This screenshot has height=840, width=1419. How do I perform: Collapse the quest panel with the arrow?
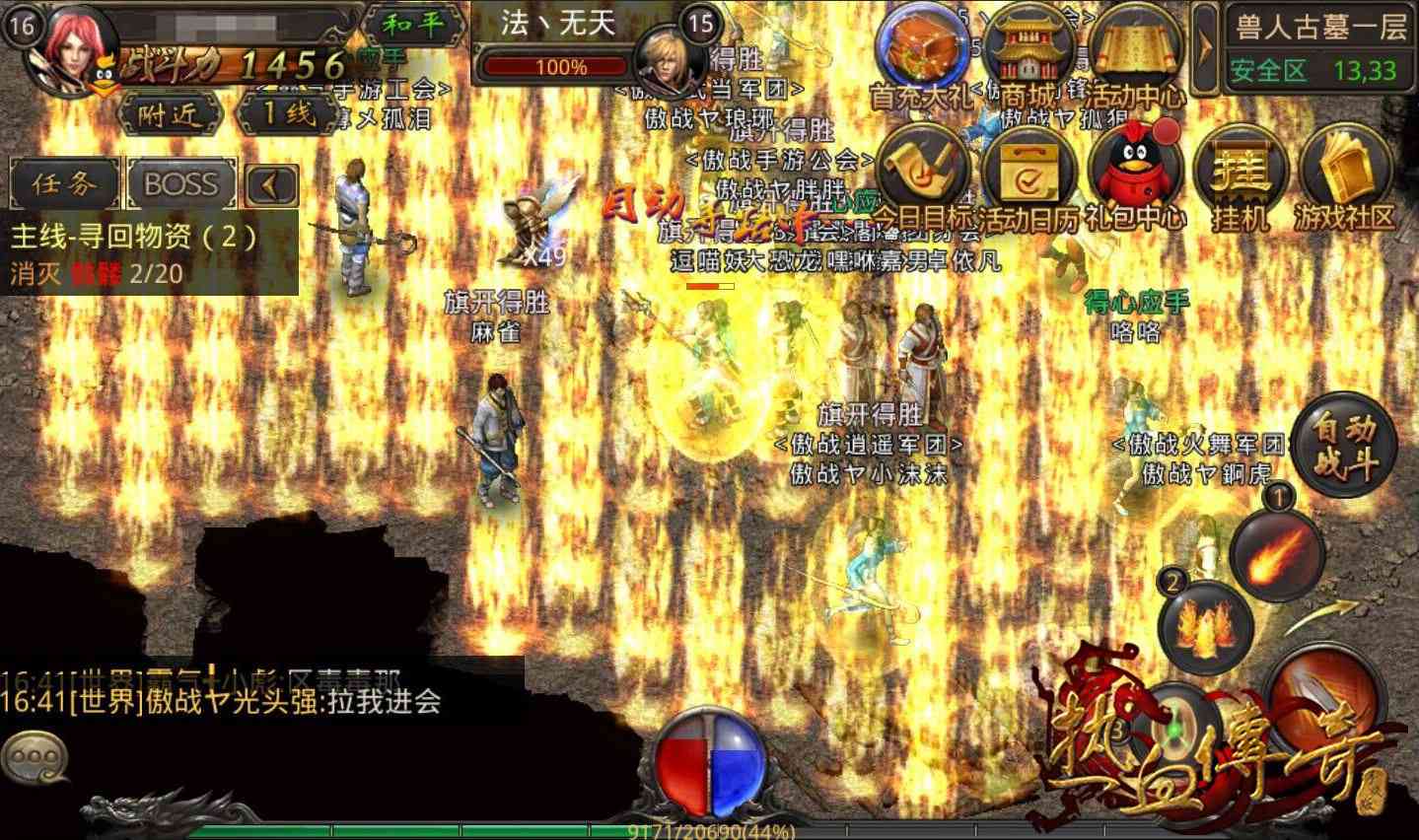point(271,183)
